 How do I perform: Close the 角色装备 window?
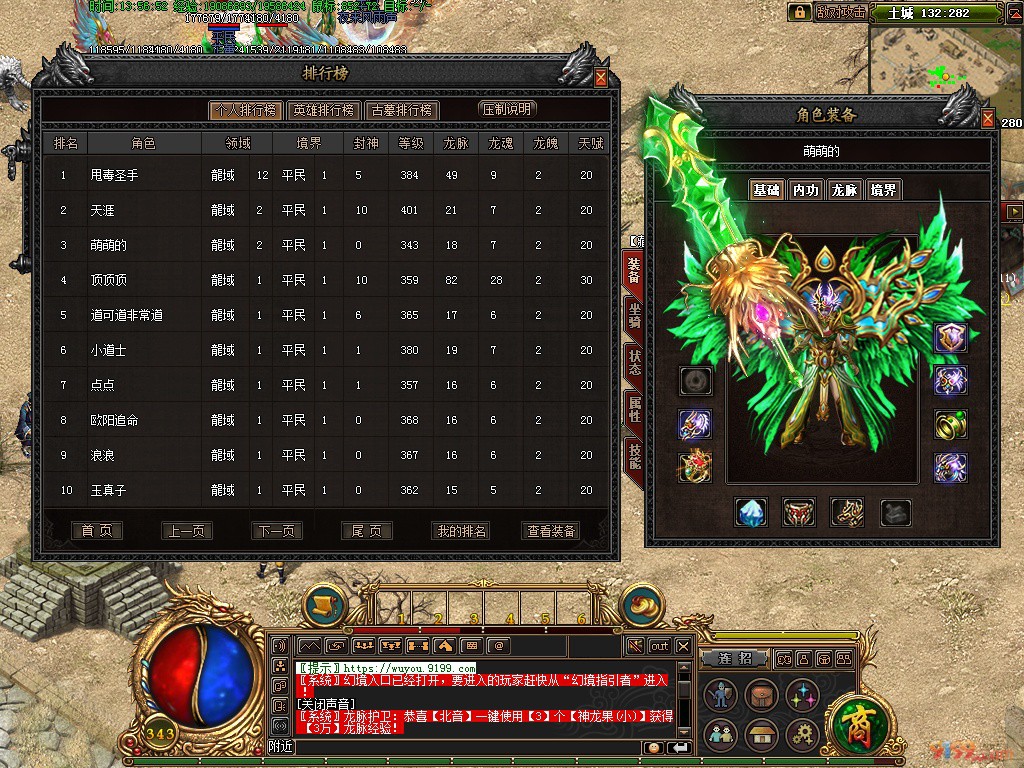[988, 120]
